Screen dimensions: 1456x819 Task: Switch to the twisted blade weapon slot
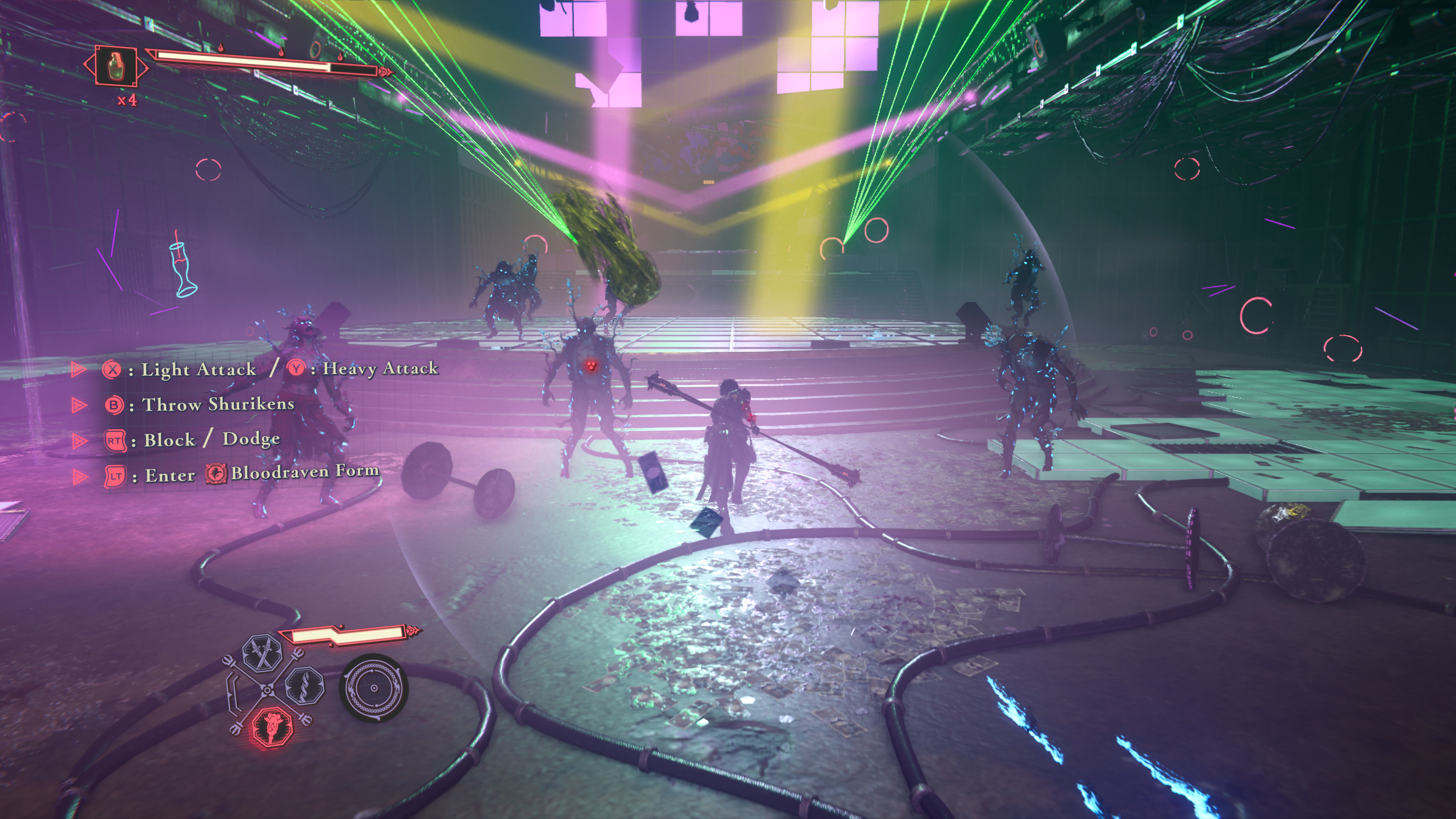coord(304,685)
